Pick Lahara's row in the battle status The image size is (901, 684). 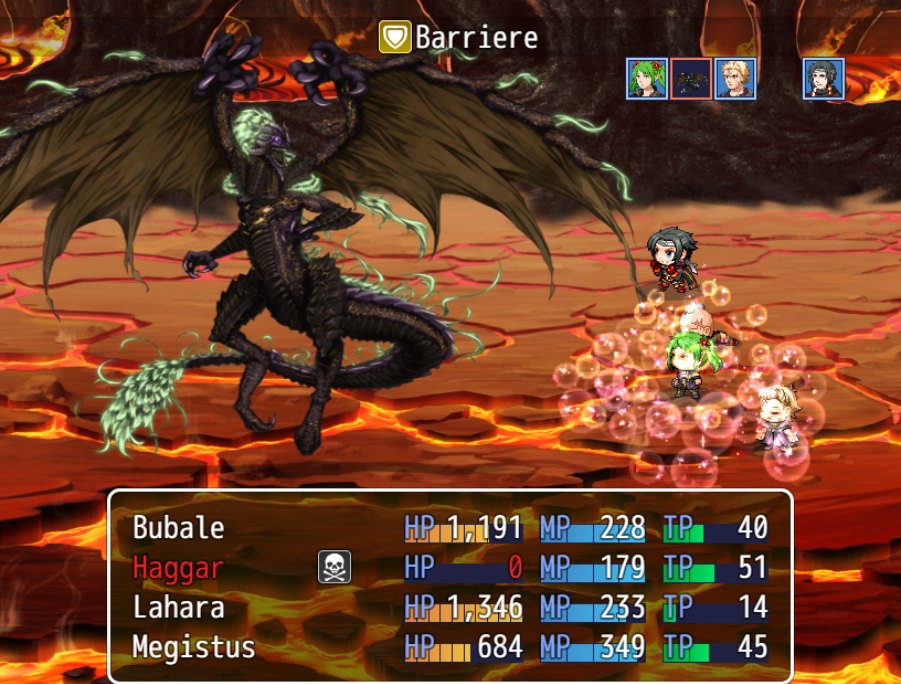click(x=179, y=607)
